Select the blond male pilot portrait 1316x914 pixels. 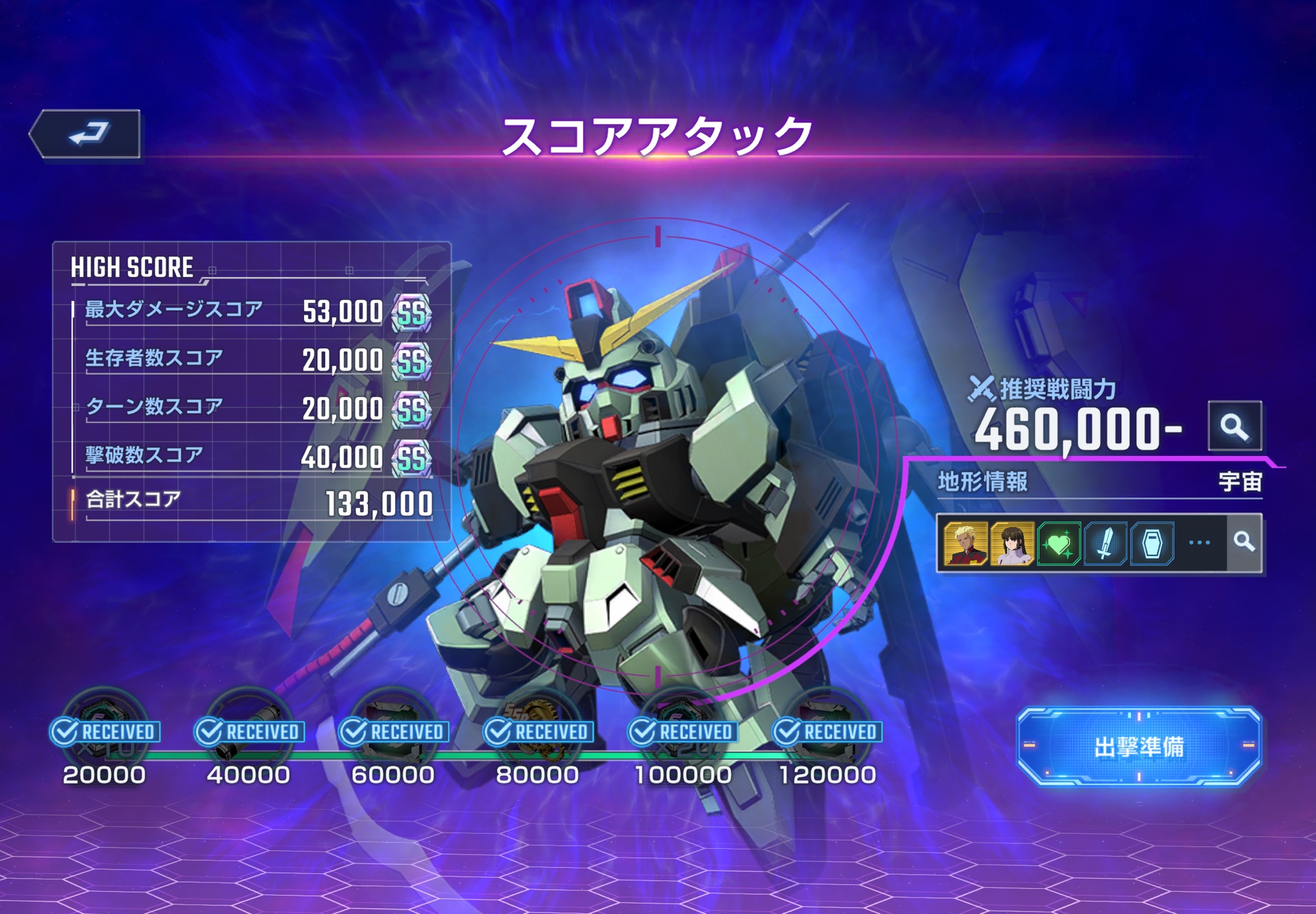point(965,544)
